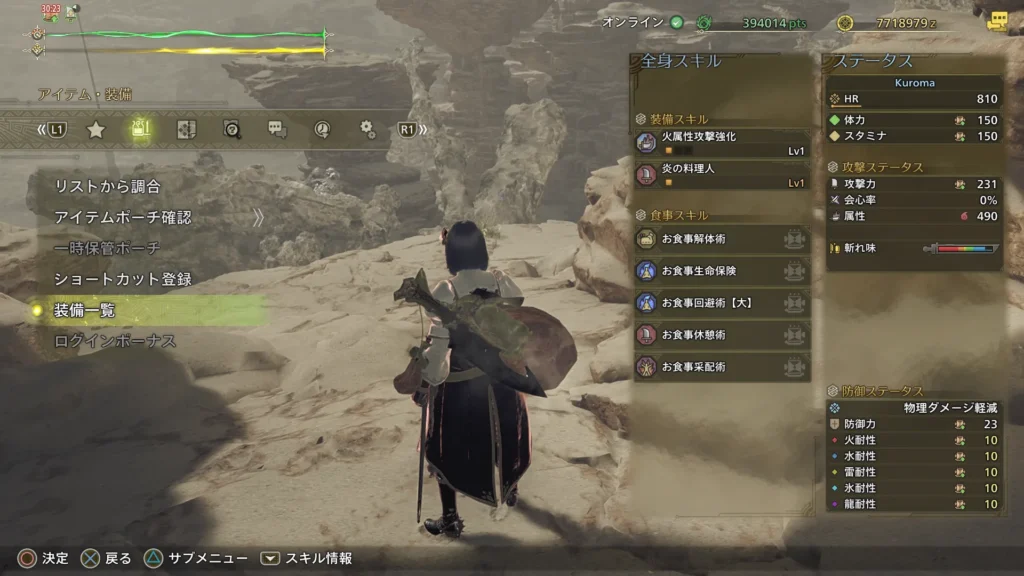Open ショートカット登録 entry
This screenshot has height=576, width=1024.
click(x=122, y=279)
